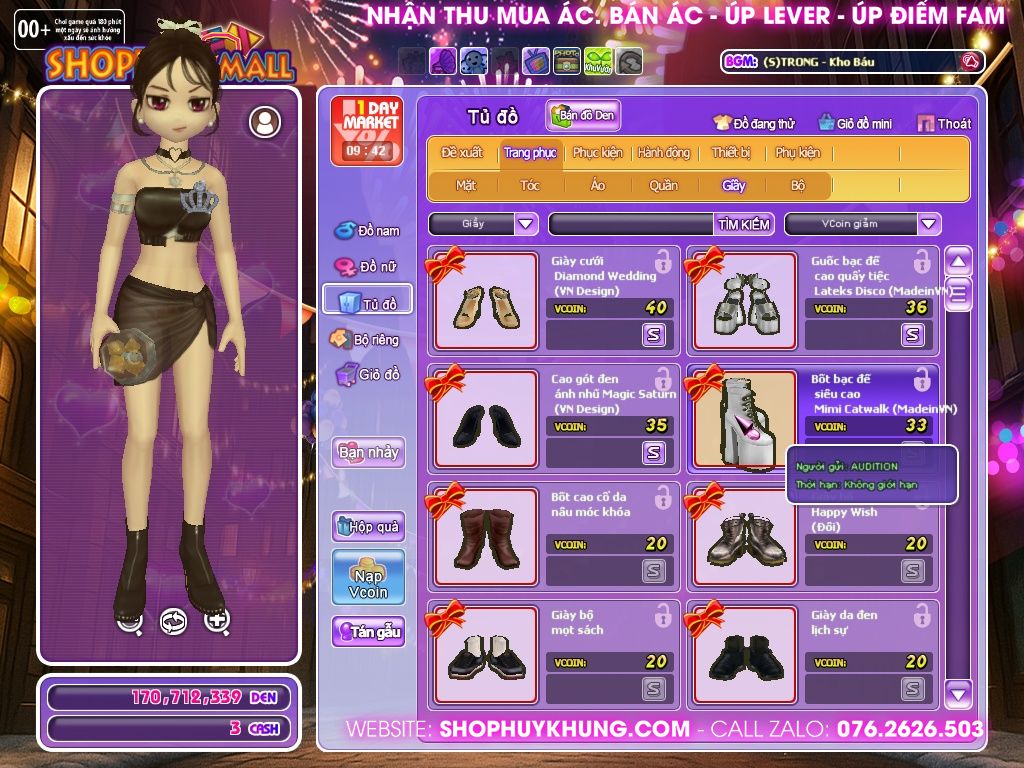
Task: Switch to the Phụ kiện tab
Action: click(x=796, y=153)
